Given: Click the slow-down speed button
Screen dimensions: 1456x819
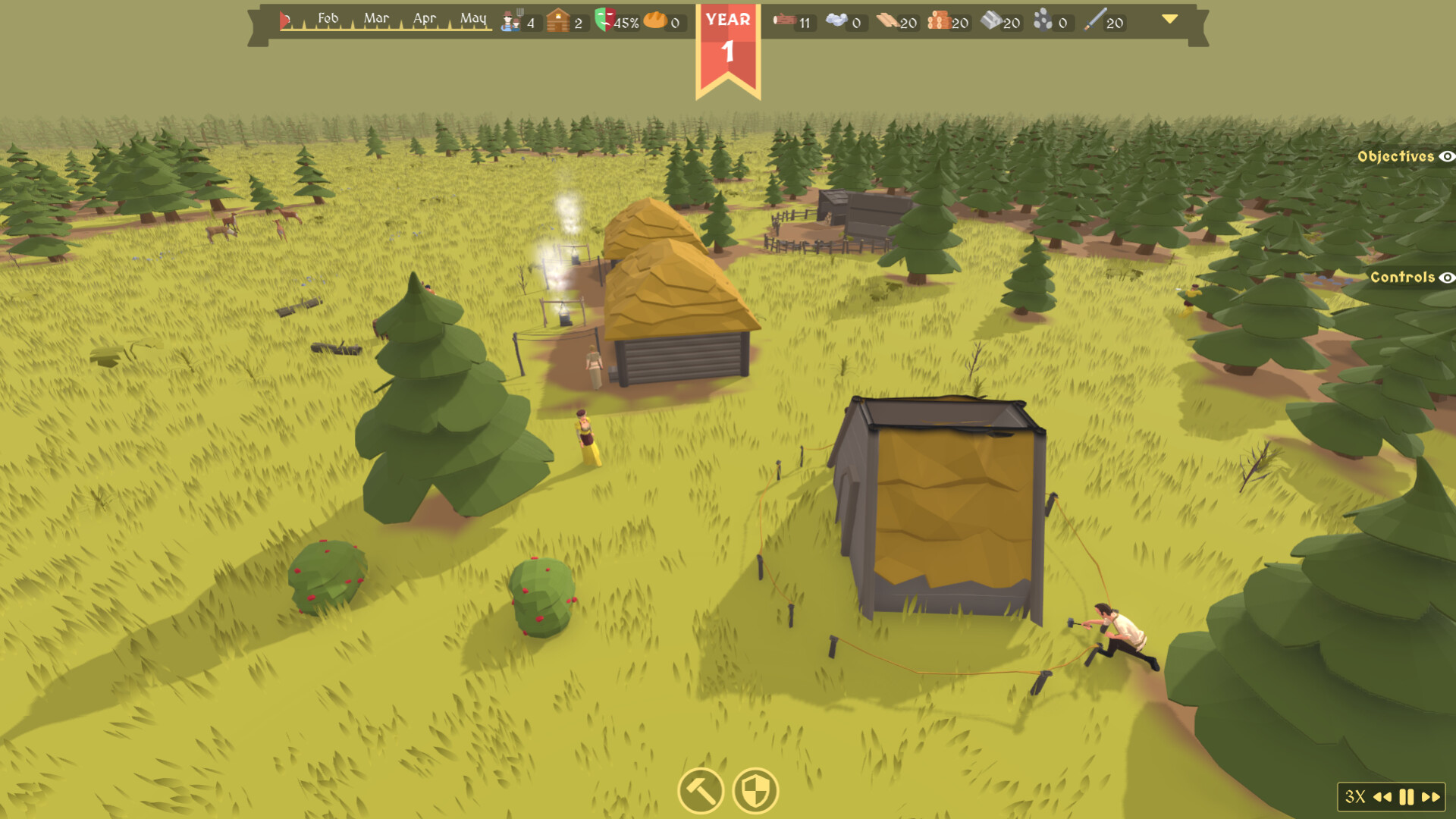Looking at the screenshot, I should (1383, 797).
